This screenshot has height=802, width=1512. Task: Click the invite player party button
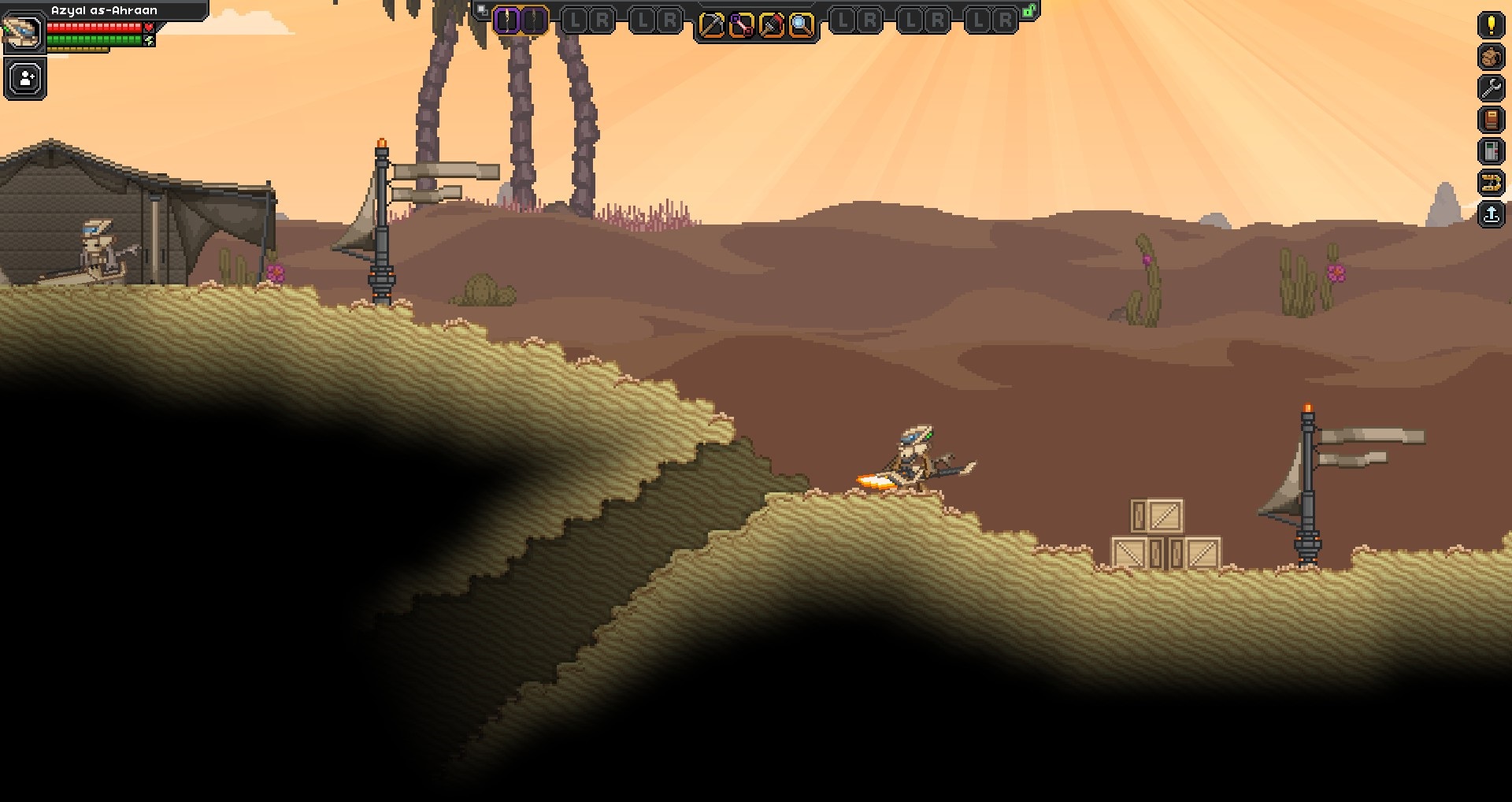[26, 79]
